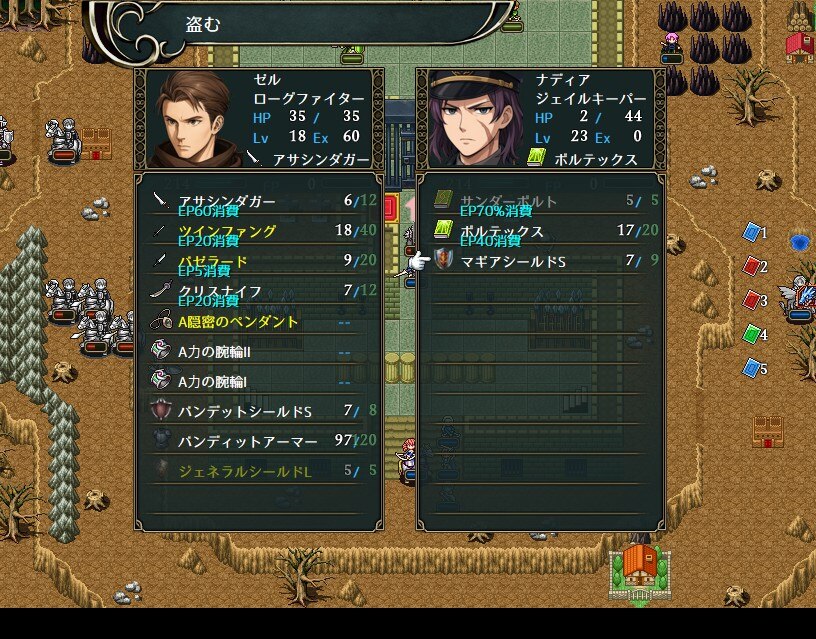Select アサシンダガー in Zel's item list
816x639 pixels.
click(258, 201)
